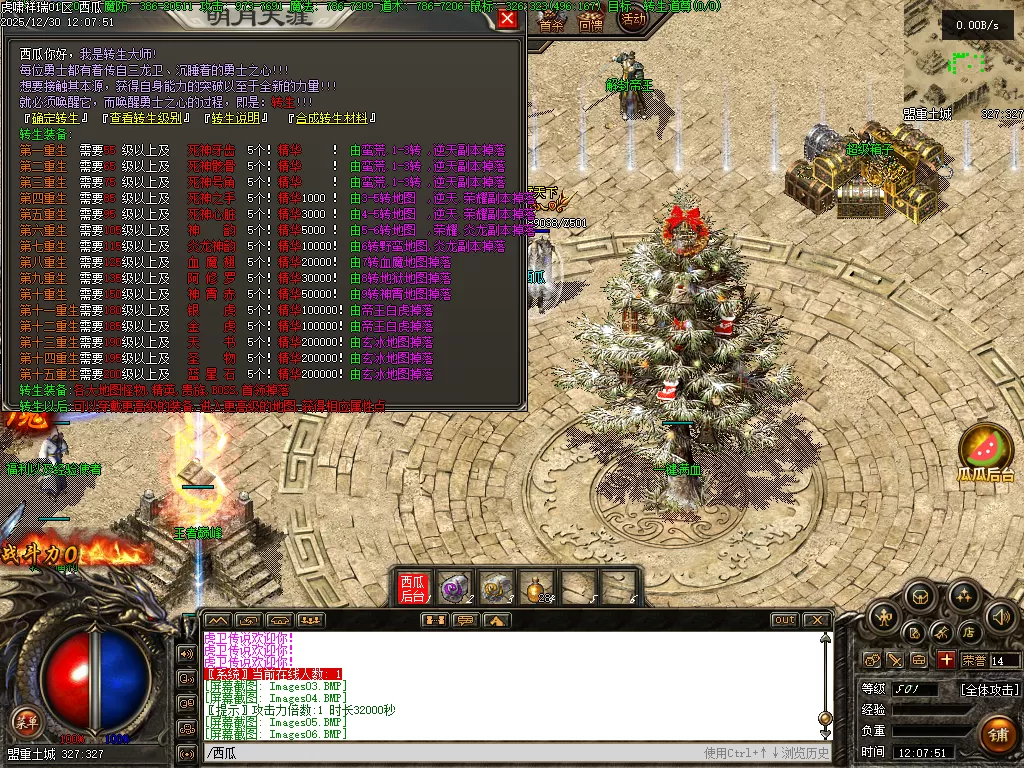1024x768 pixels.
Task: Choose 确定转生 to confirm rebirth
Action: coord(56,118)
